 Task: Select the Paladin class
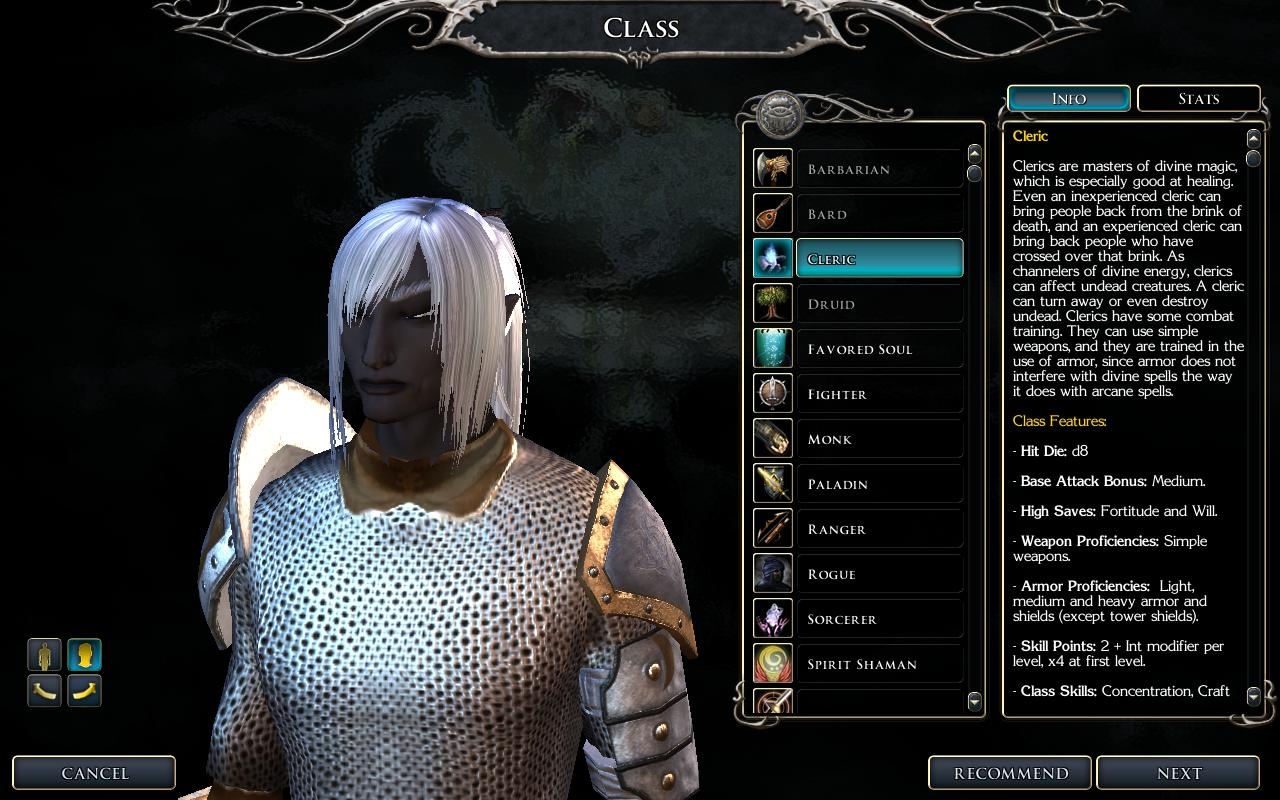[878, 484]
